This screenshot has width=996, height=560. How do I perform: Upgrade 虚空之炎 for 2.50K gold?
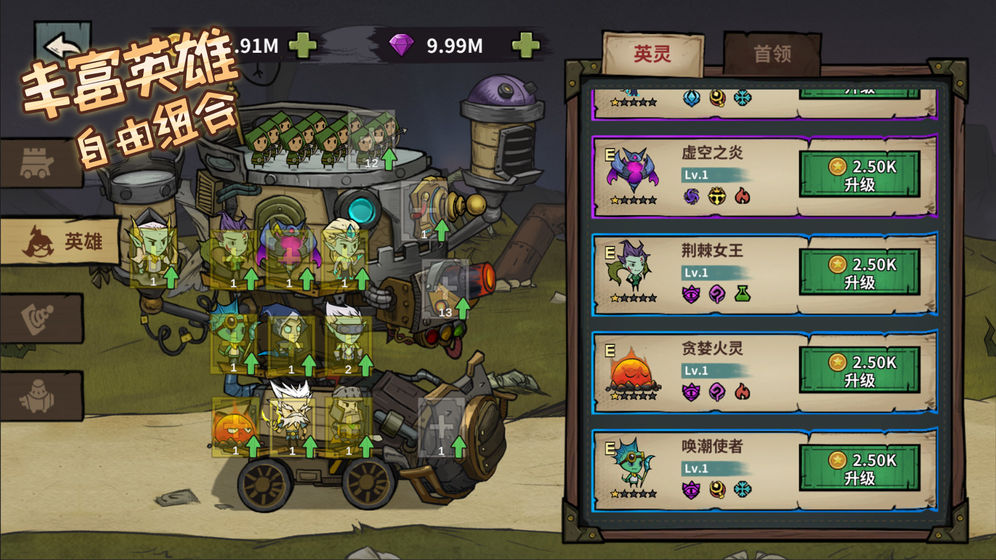[859, 174]
